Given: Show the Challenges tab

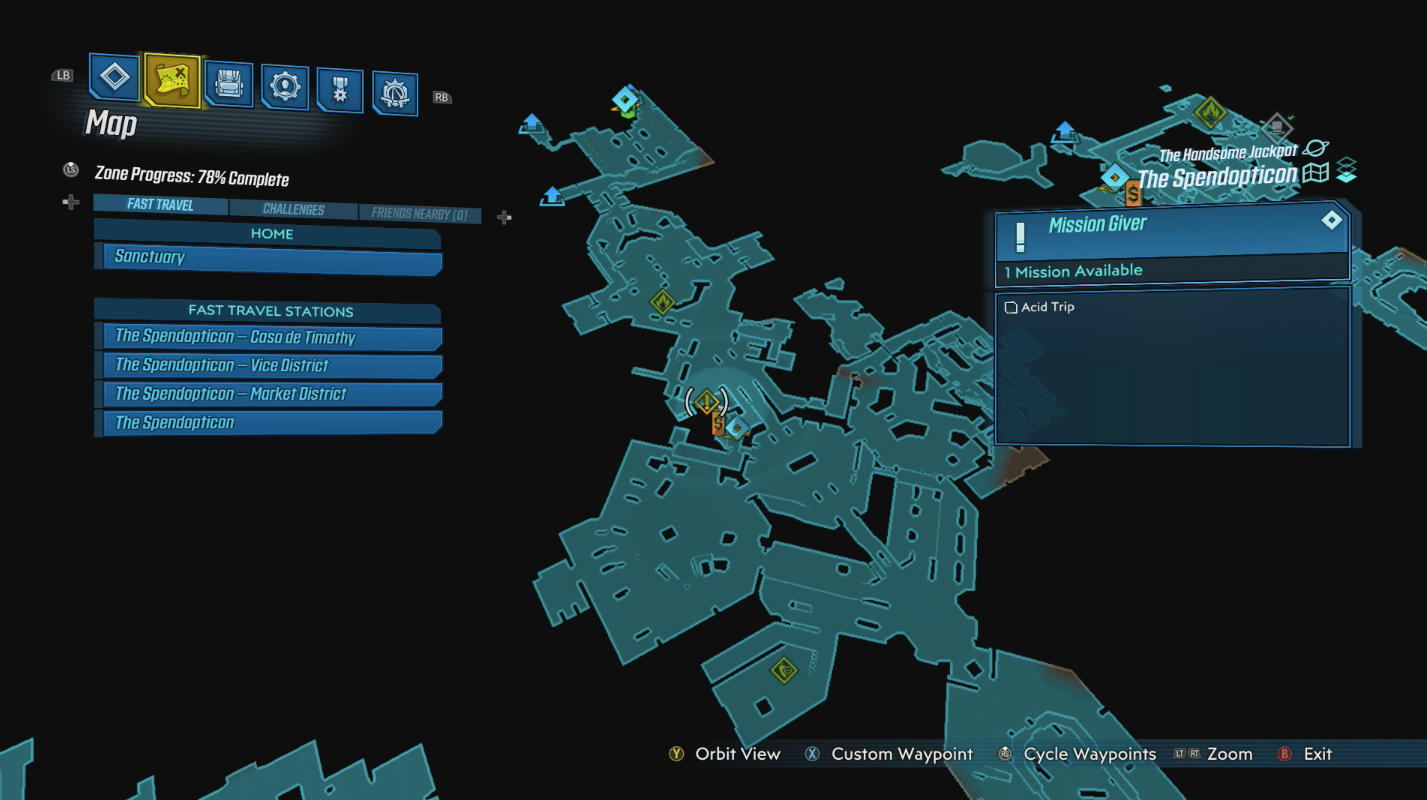Looking at the screenshot, I should click(x=293, y=210).
